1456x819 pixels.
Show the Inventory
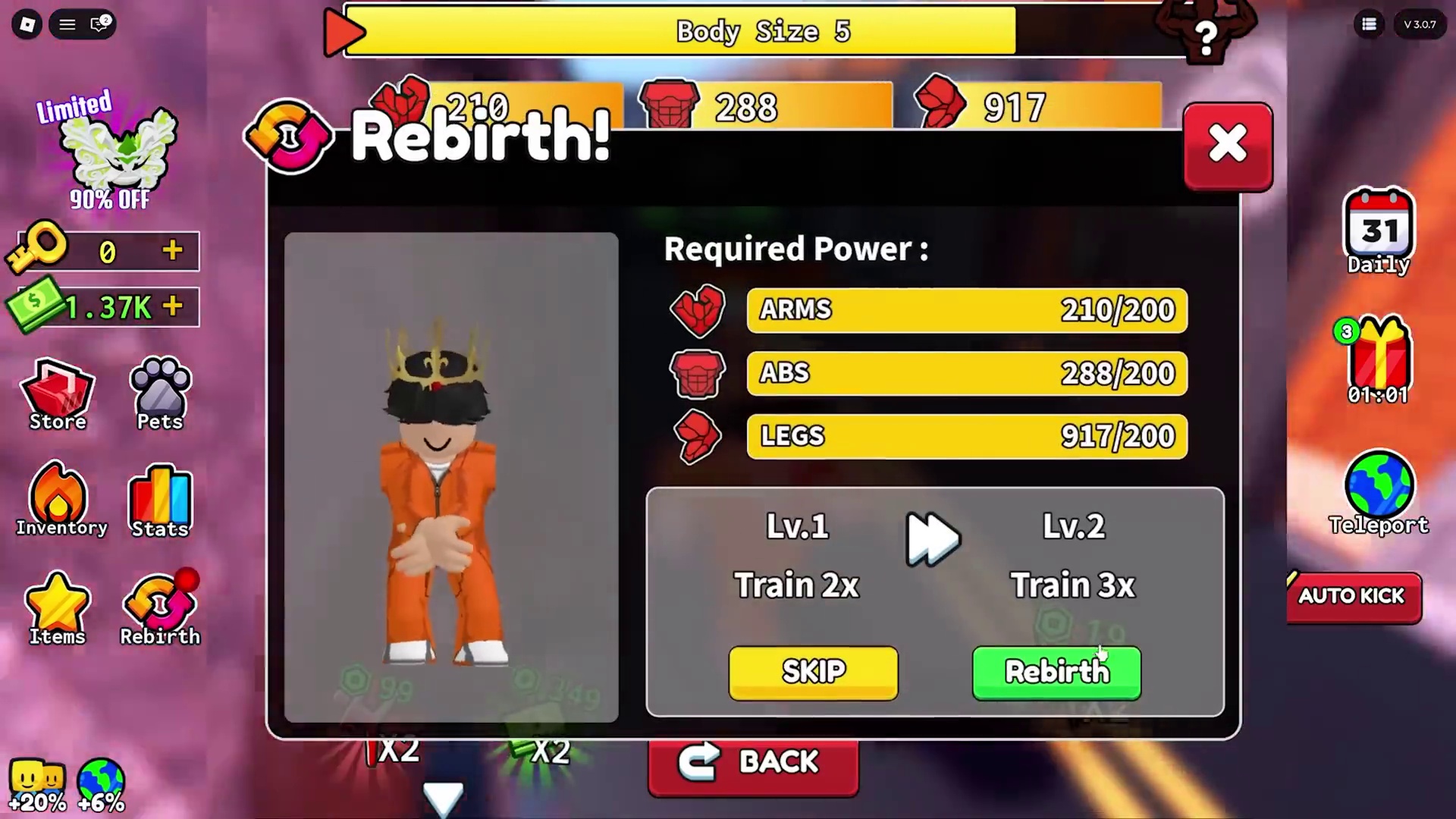point(60,500)
